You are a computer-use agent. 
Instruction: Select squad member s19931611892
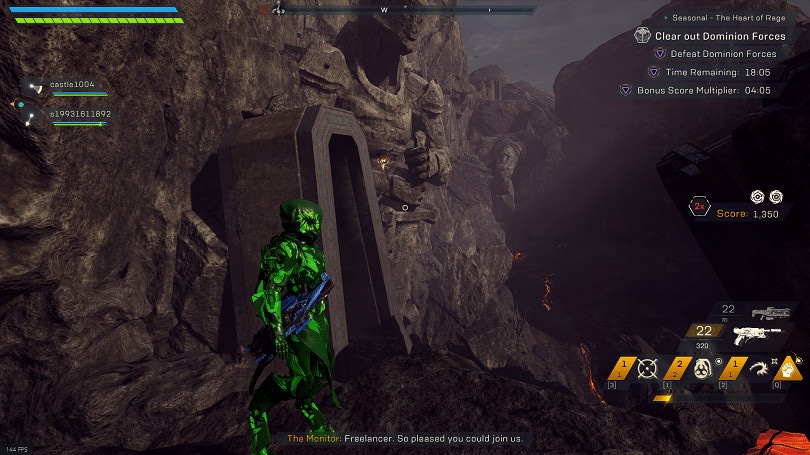tap(80, 114)
